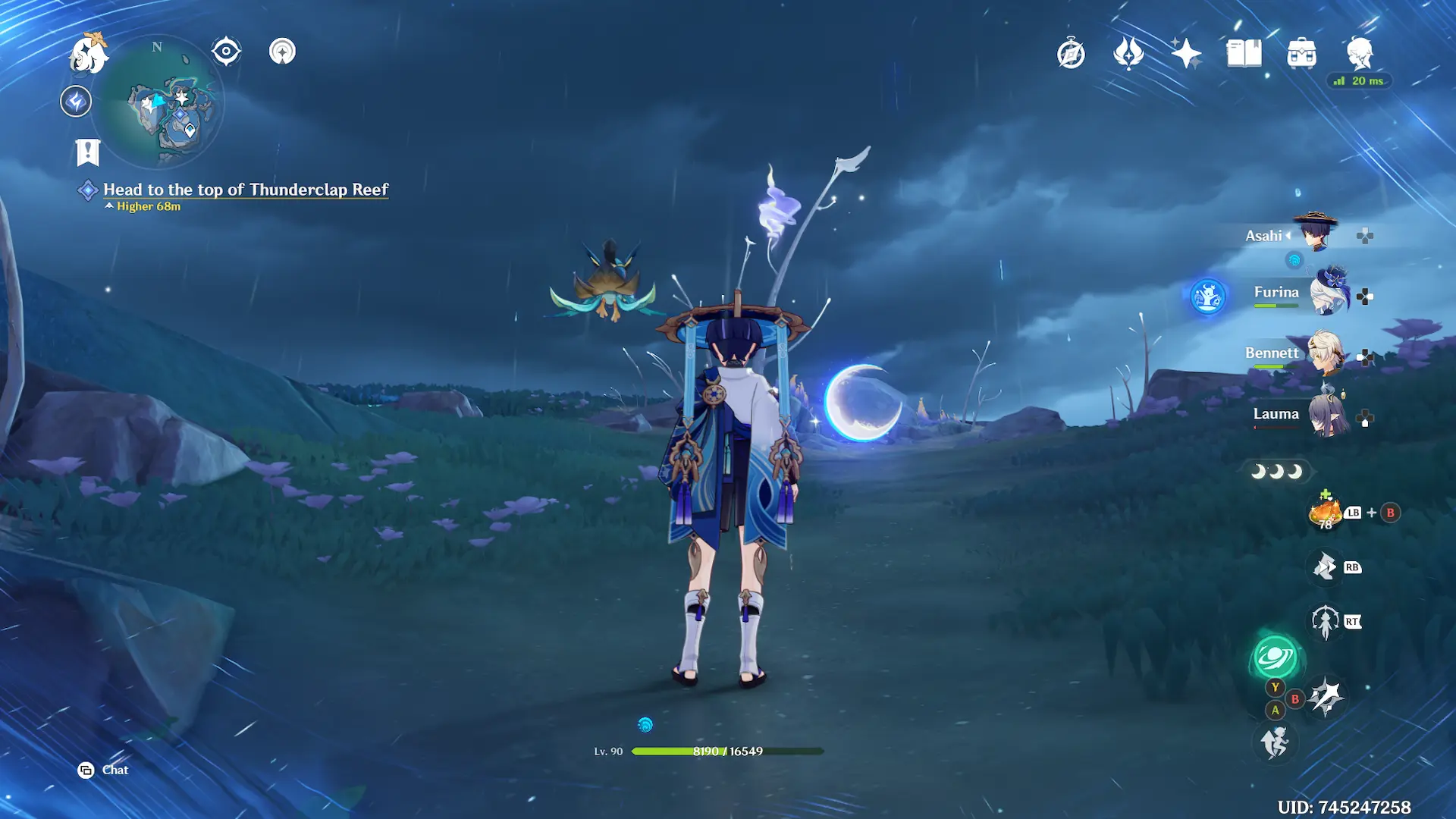The width and height of the screenshot is (1456, 819).
Task: Open the Chat box
Action: pyautogui.click(x=104, y=770)
